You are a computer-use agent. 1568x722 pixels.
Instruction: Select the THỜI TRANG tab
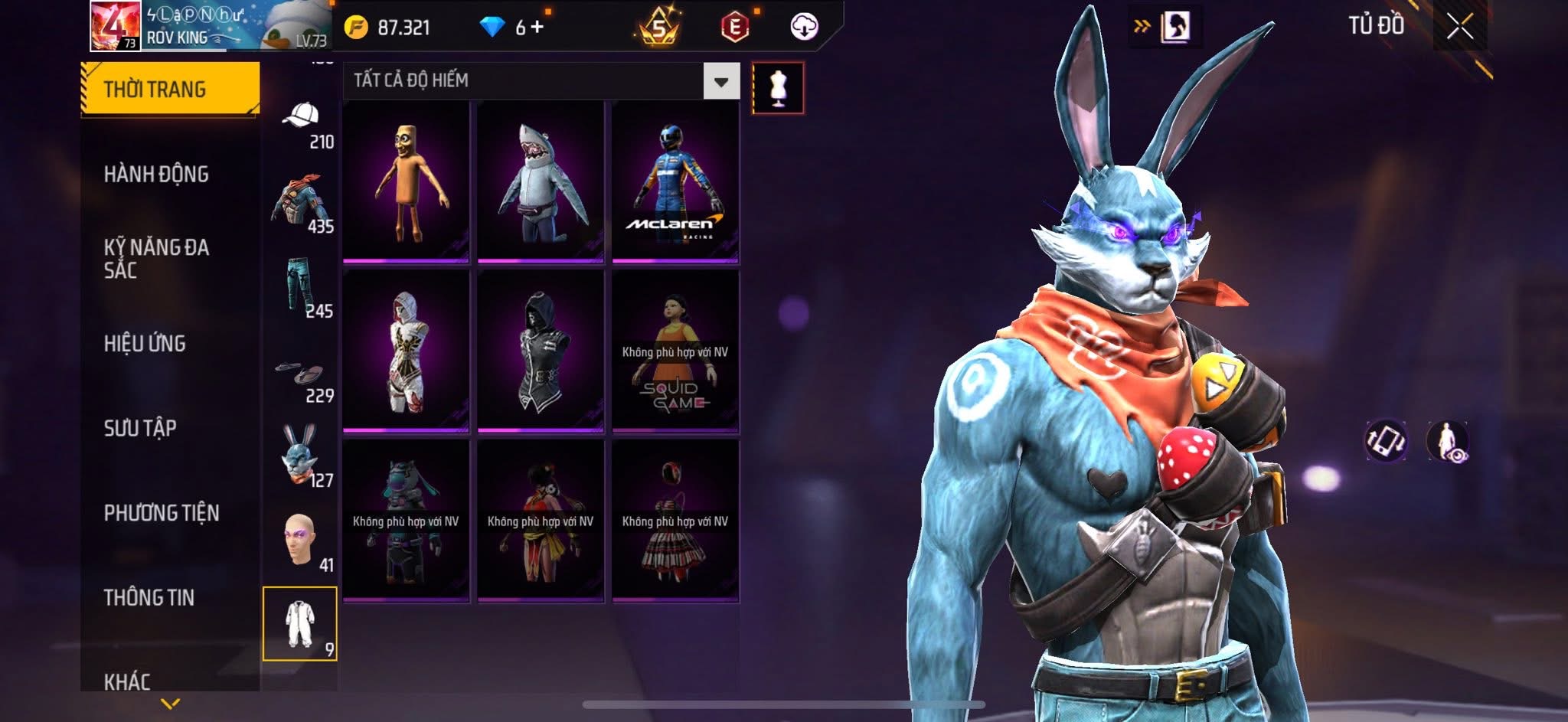pyautogui.click(x=170, y=89)
